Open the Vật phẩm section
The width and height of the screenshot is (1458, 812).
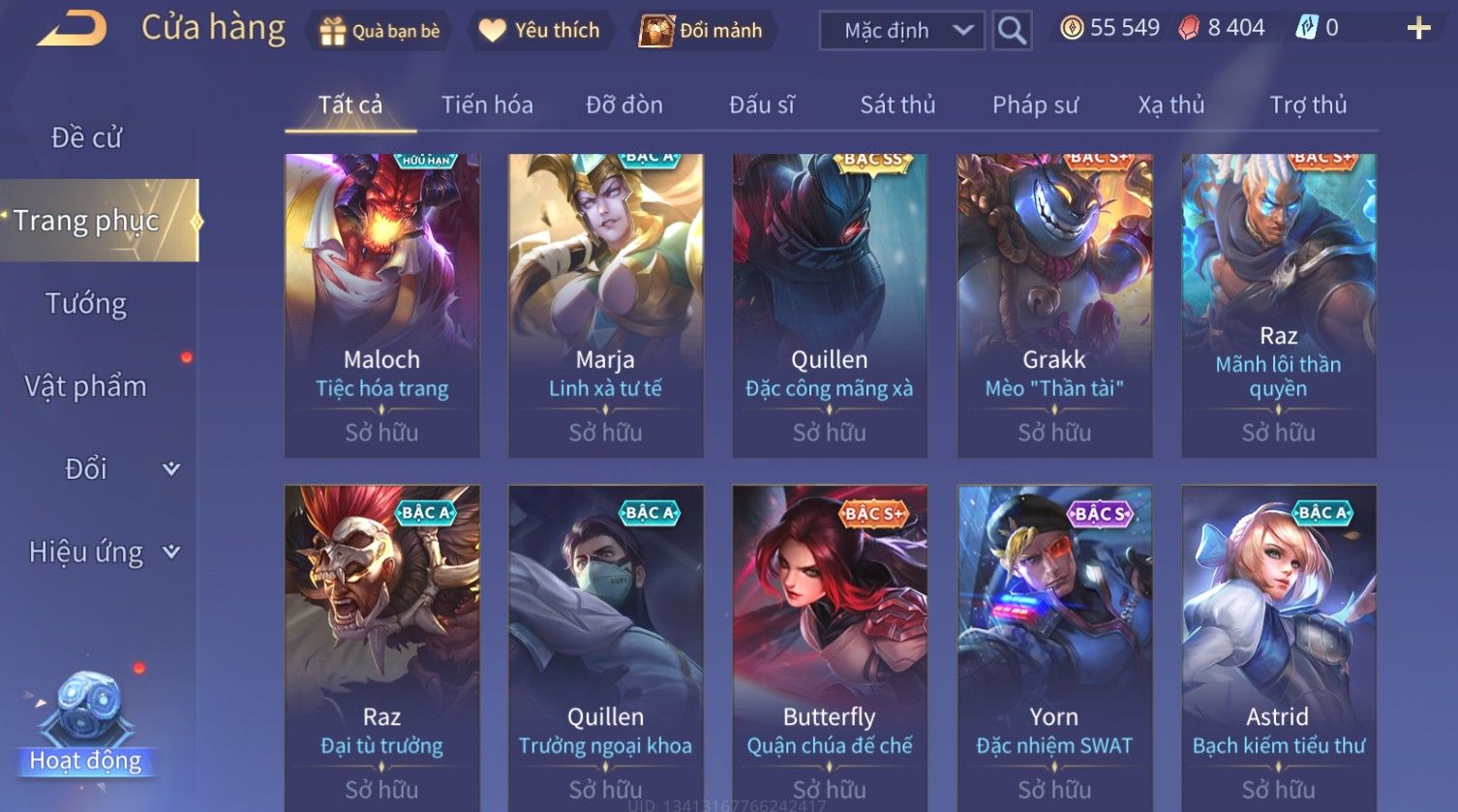tap(86, 386)
